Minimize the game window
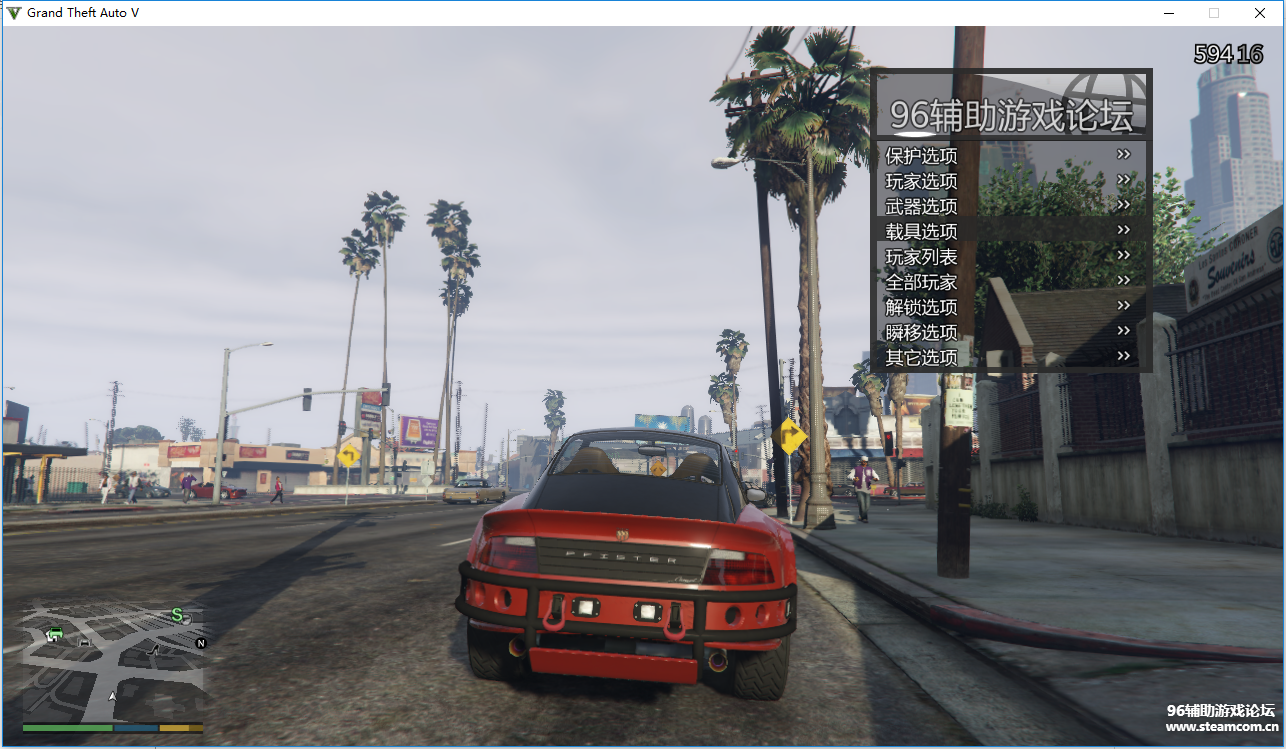The height and width of the screenshot is (749, 1286). pyautogui.click(x=1168, y=13)
